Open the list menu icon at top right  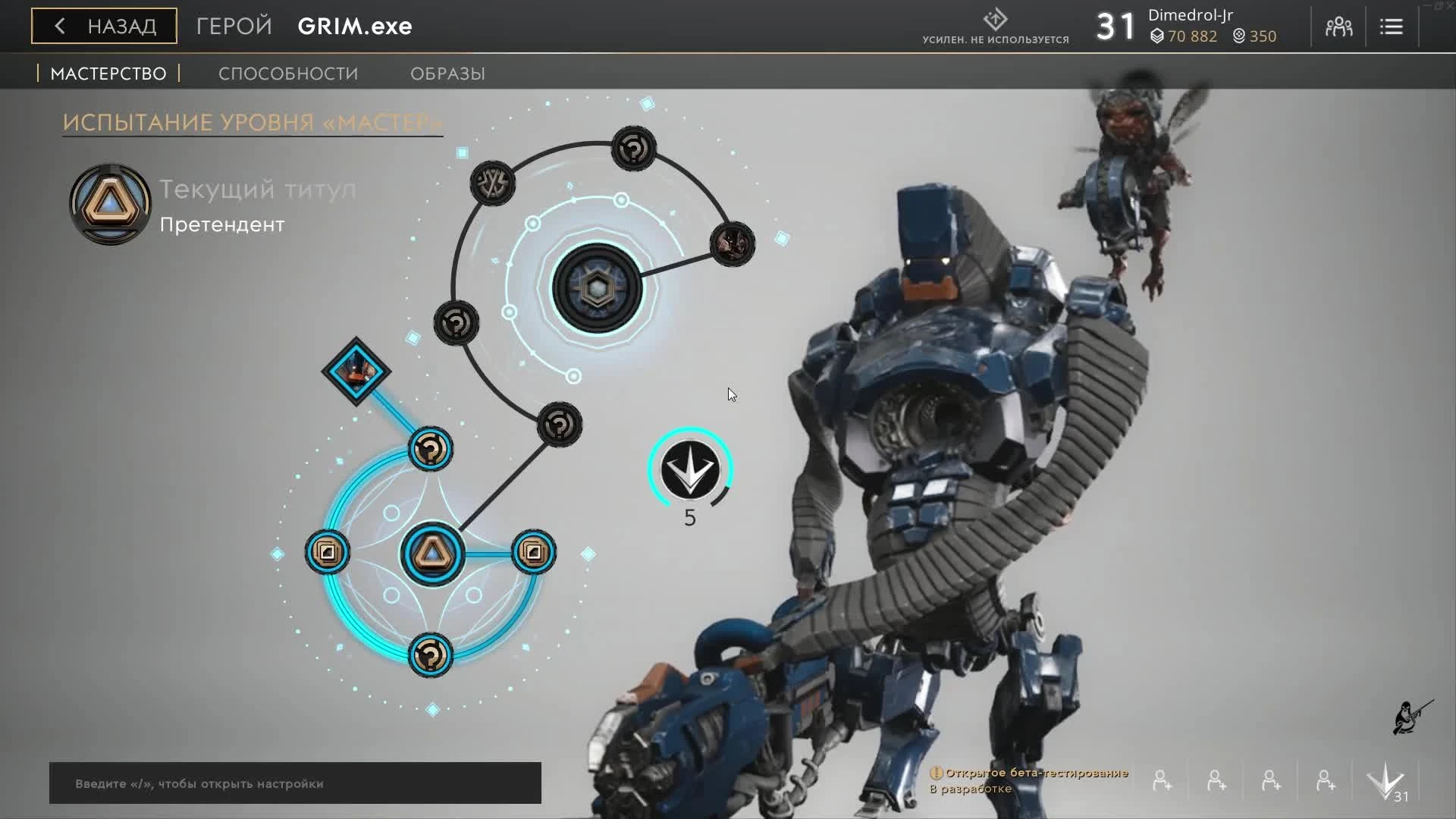[1392, 26]
